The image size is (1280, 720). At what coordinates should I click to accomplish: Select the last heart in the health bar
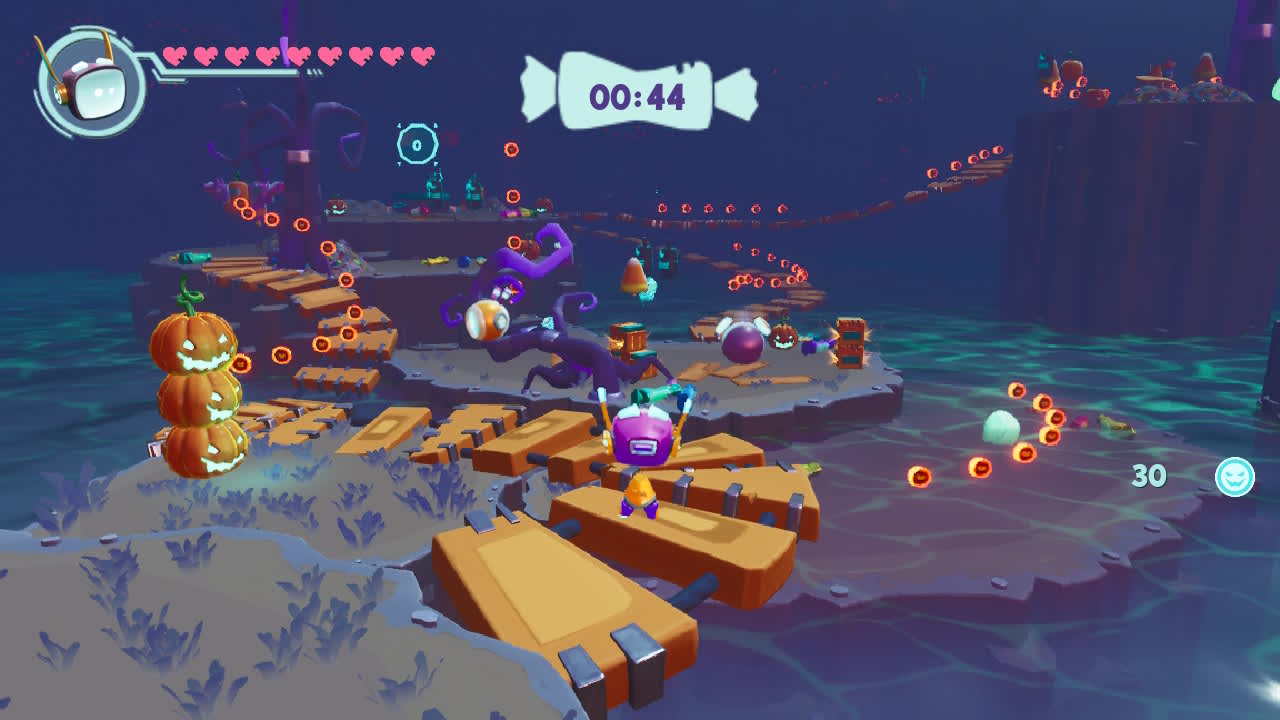pos(420,56)
